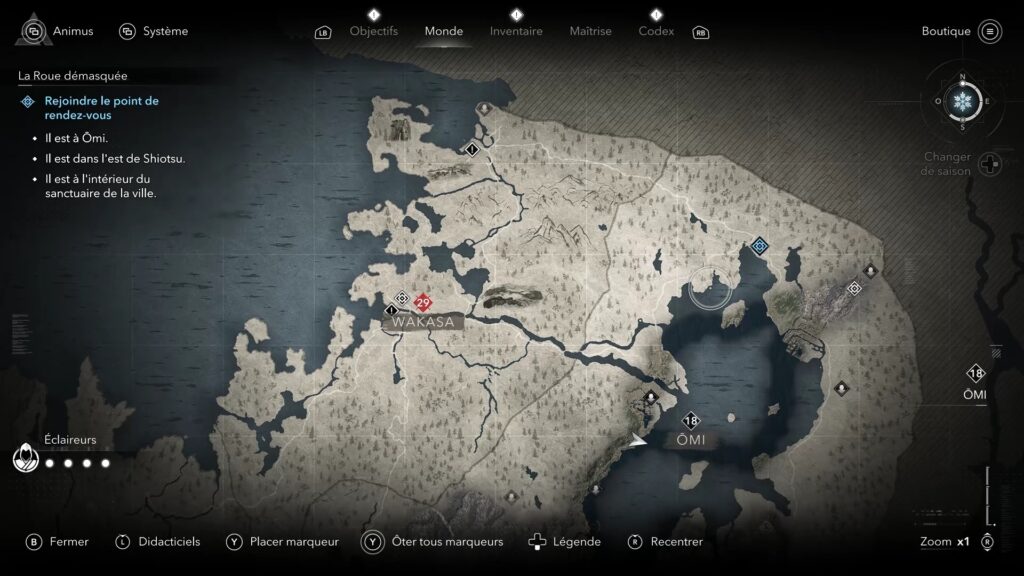Image resolution: width=1024 pixels, height=576 pixels.
Task: Select the red level 29 Wakasa marker
Action: (x=423, y=303)
